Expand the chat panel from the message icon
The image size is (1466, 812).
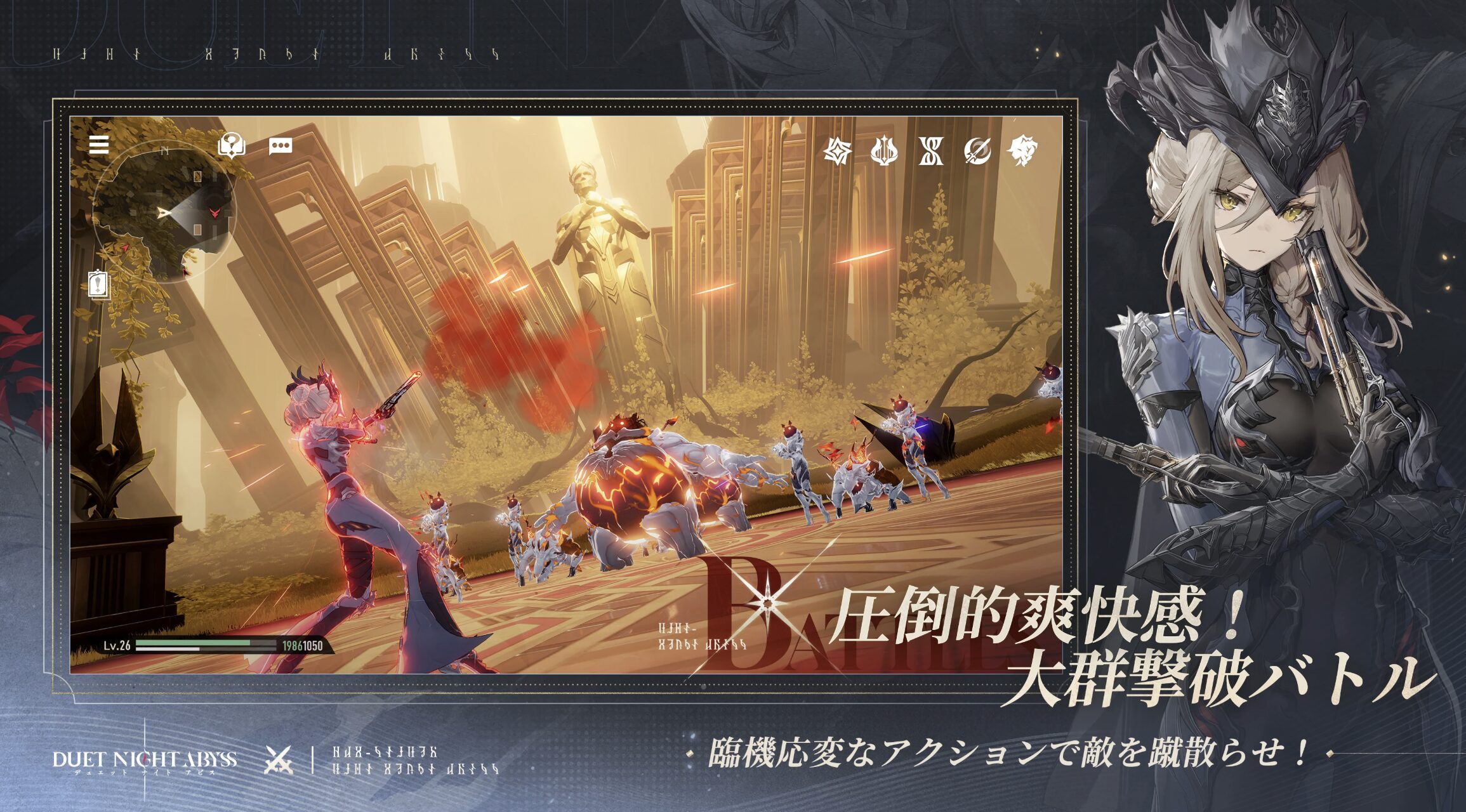[281, 146]
